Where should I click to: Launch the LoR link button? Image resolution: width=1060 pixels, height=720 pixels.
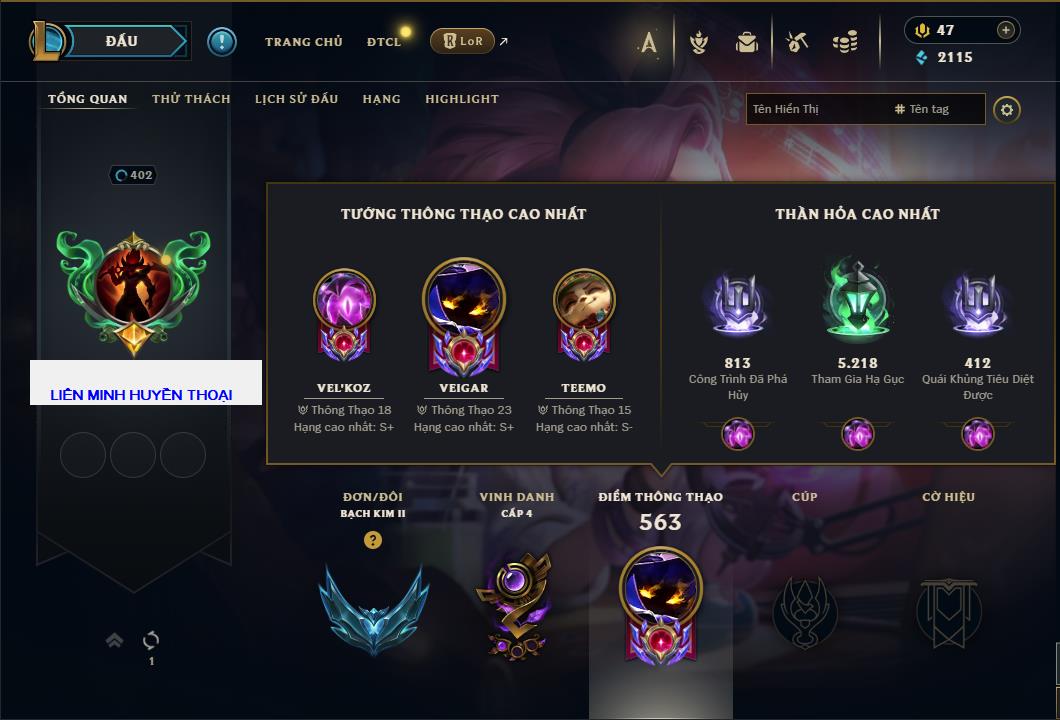pyautogui.click(x=462, y=41)
